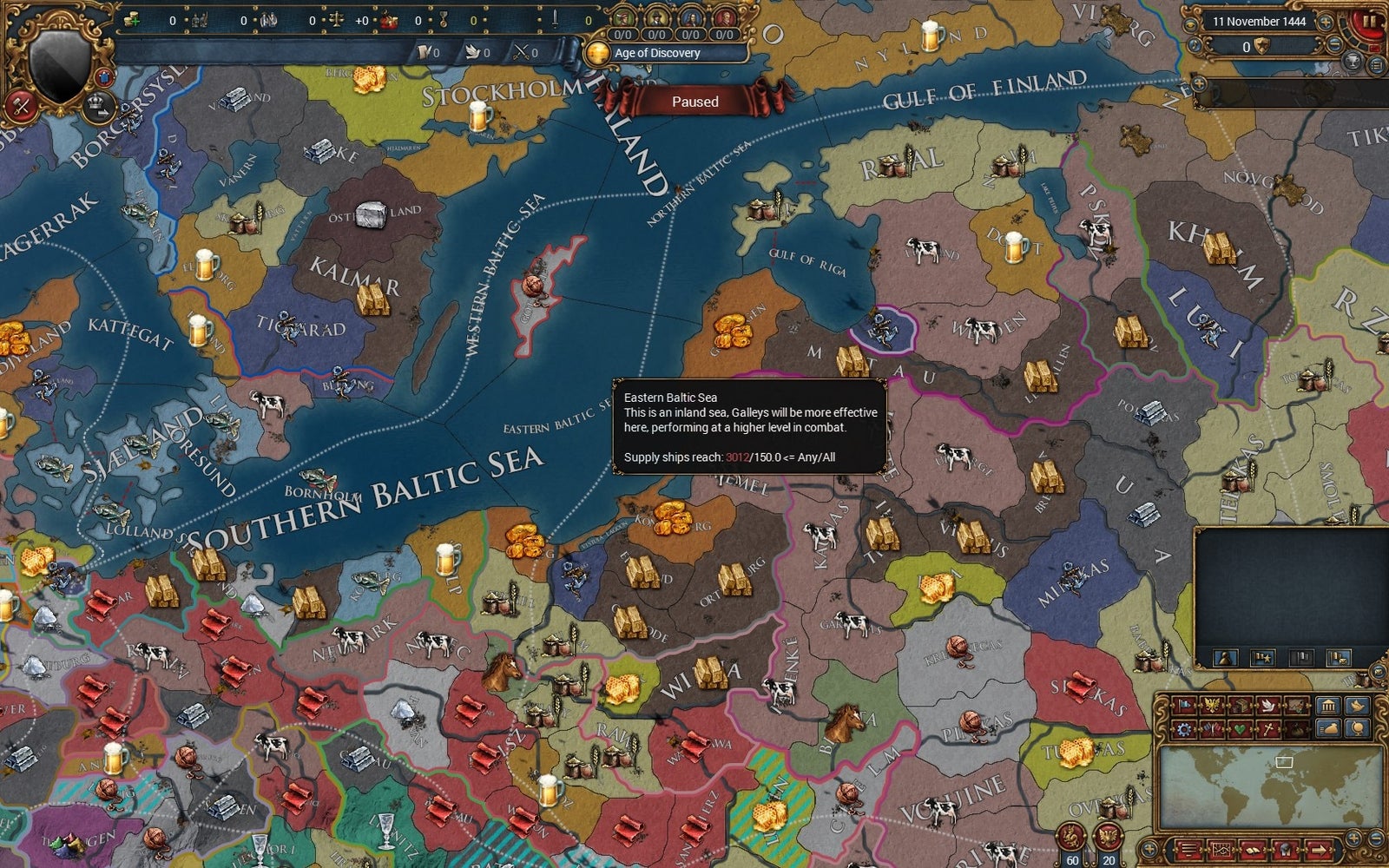This screenshot has width=1389, height=868.
Task: Switch to the terrain map mode
Action: coord(1296,705)
